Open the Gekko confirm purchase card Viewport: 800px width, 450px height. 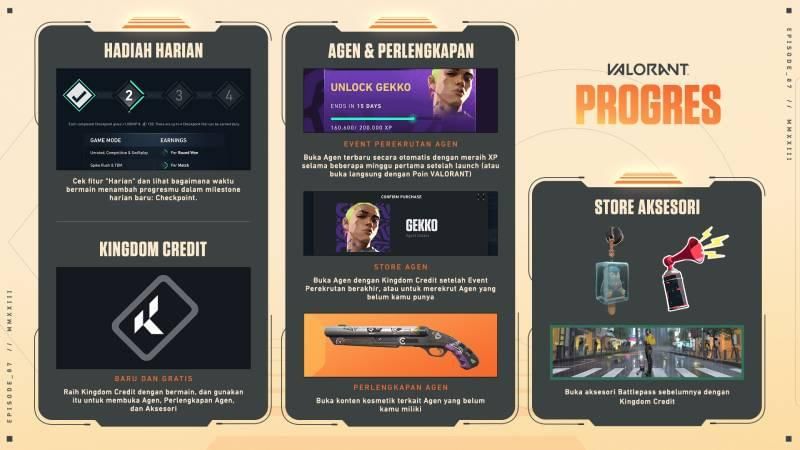(x=400, y=223)
